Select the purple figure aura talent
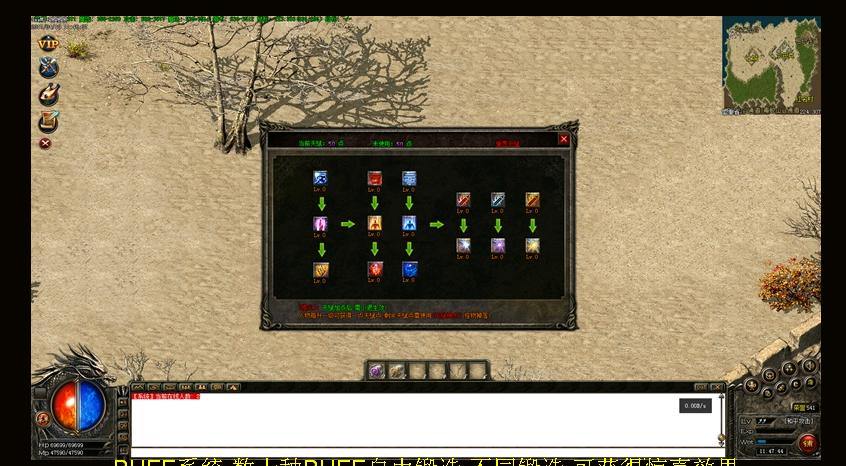Viewport: 846px width, 466px height. tap(321, 224)
